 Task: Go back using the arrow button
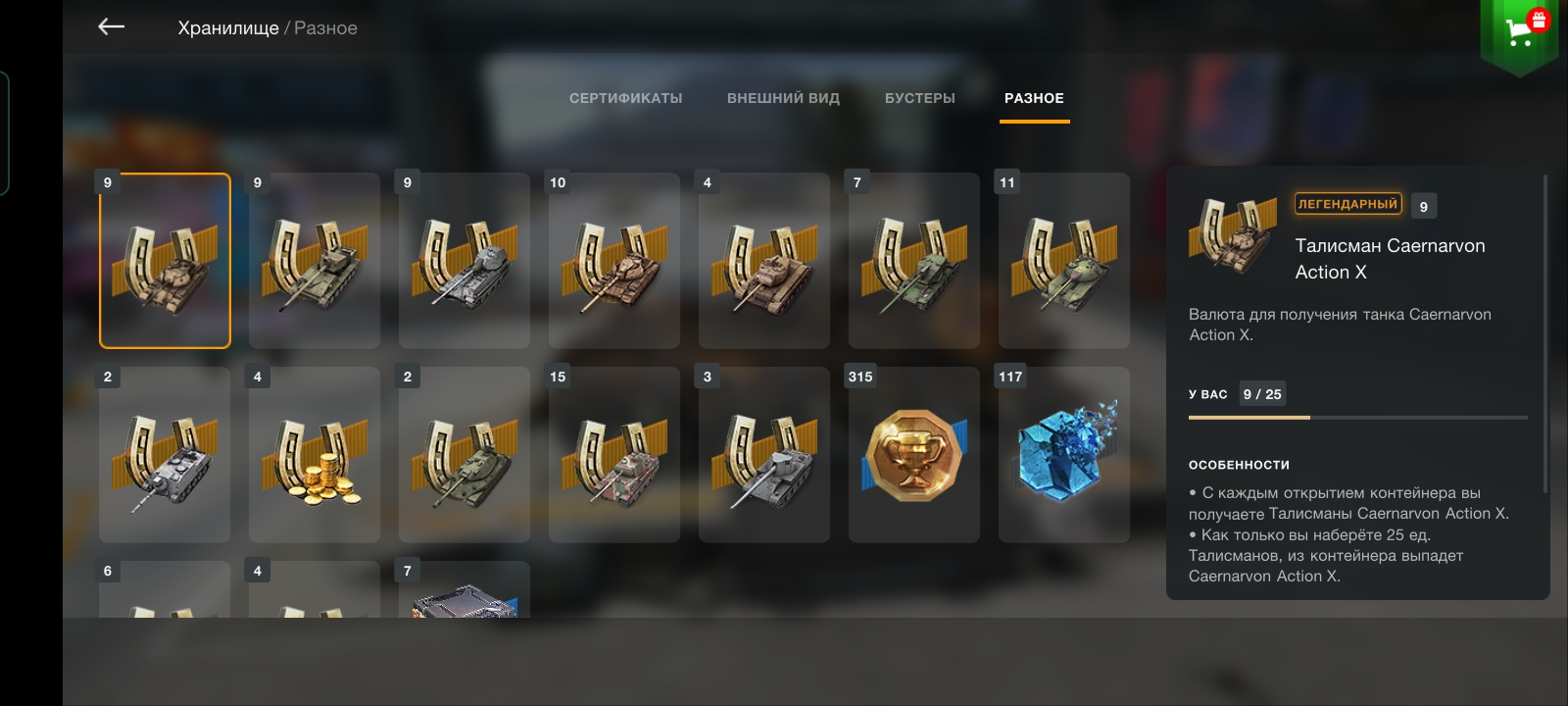point(112,27)
